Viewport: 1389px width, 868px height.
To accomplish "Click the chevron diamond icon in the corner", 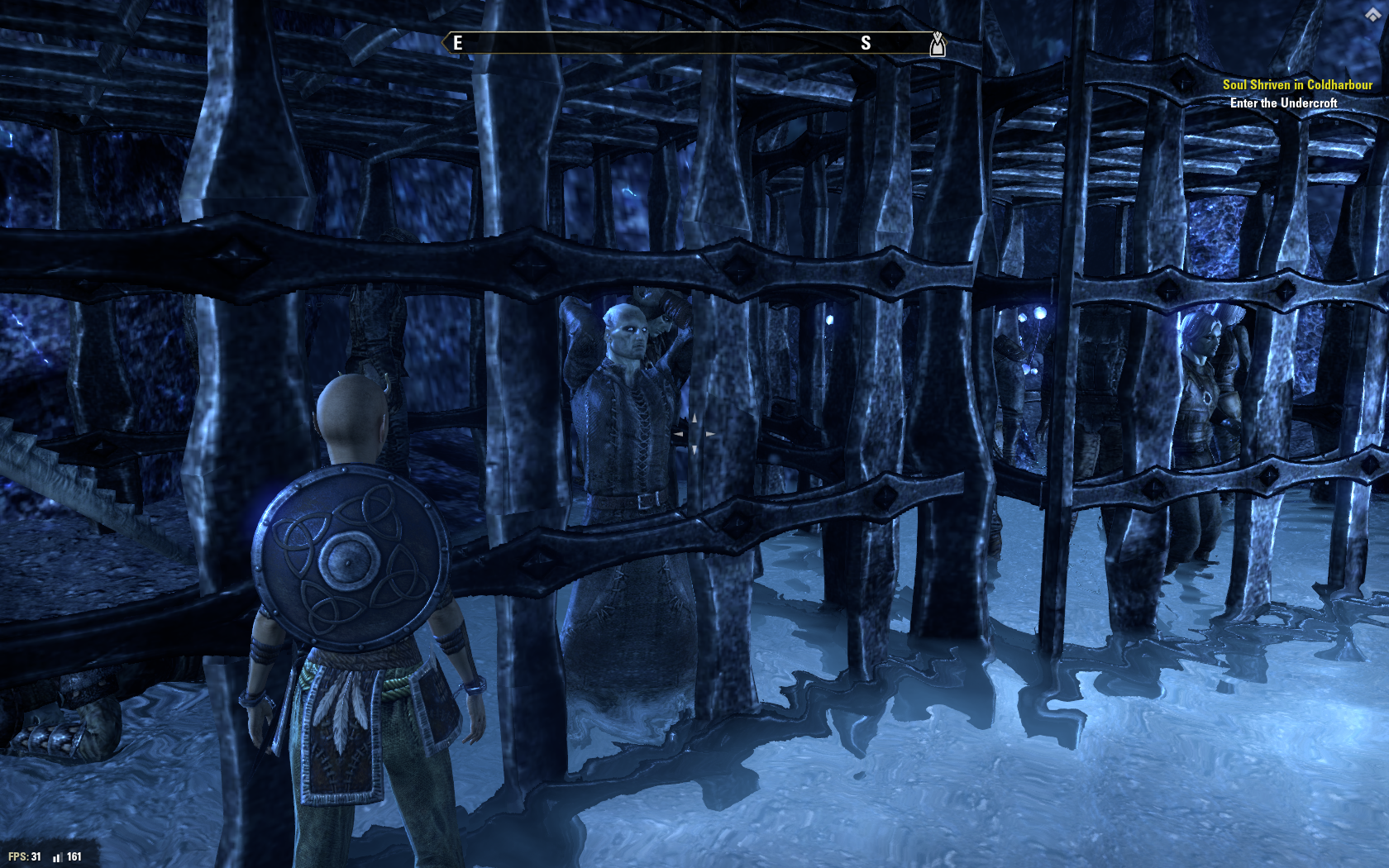I will [x=1373, y=15].
